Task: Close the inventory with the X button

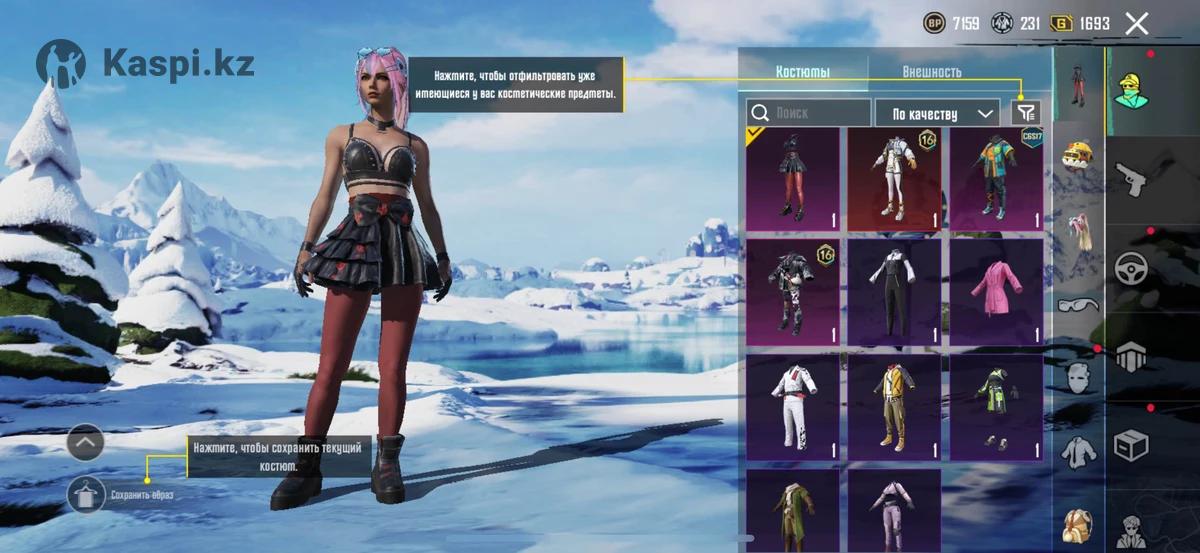Action: coord(1137,24)
